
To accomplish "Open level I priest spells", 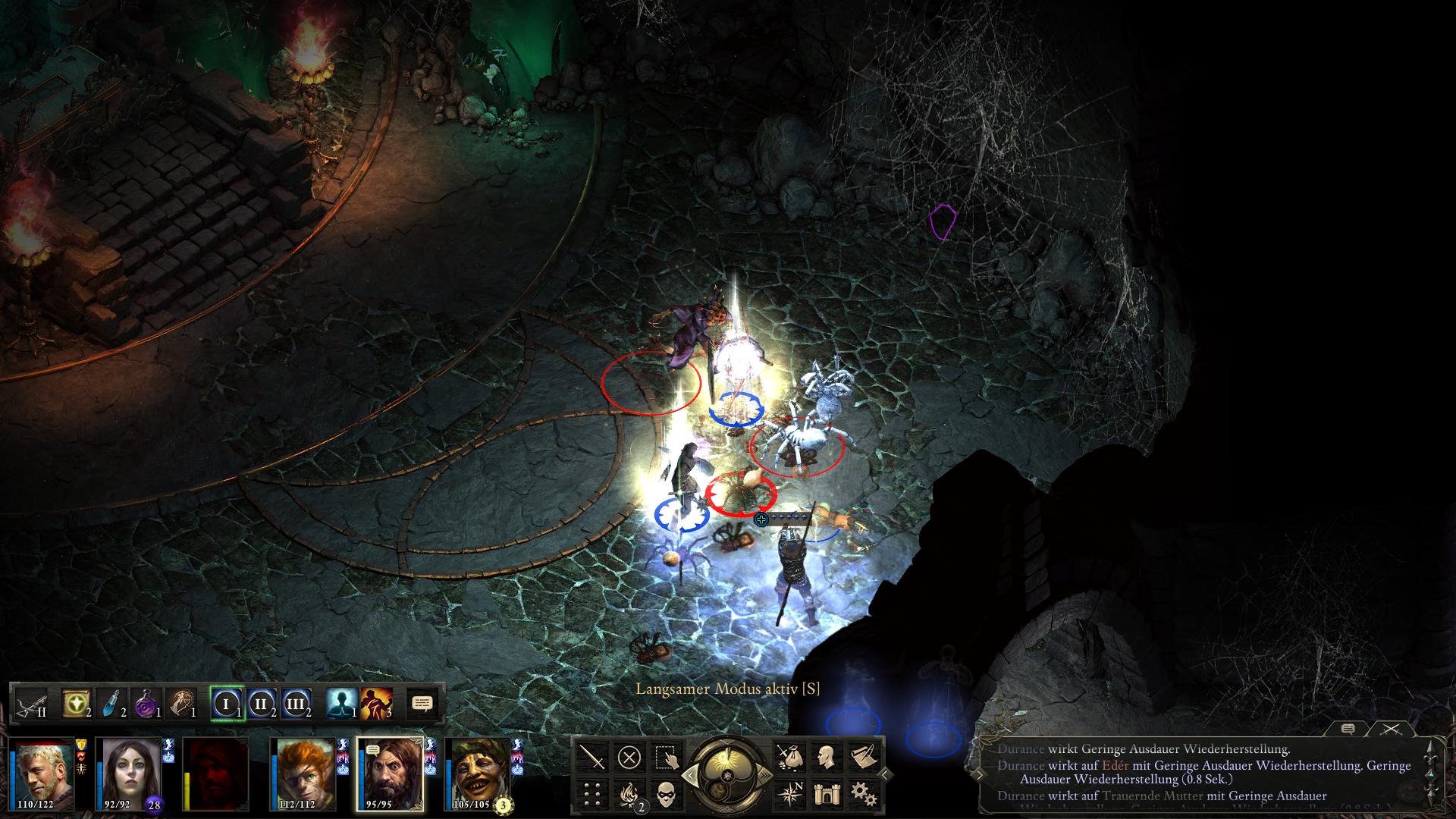I will coord(226,703).
